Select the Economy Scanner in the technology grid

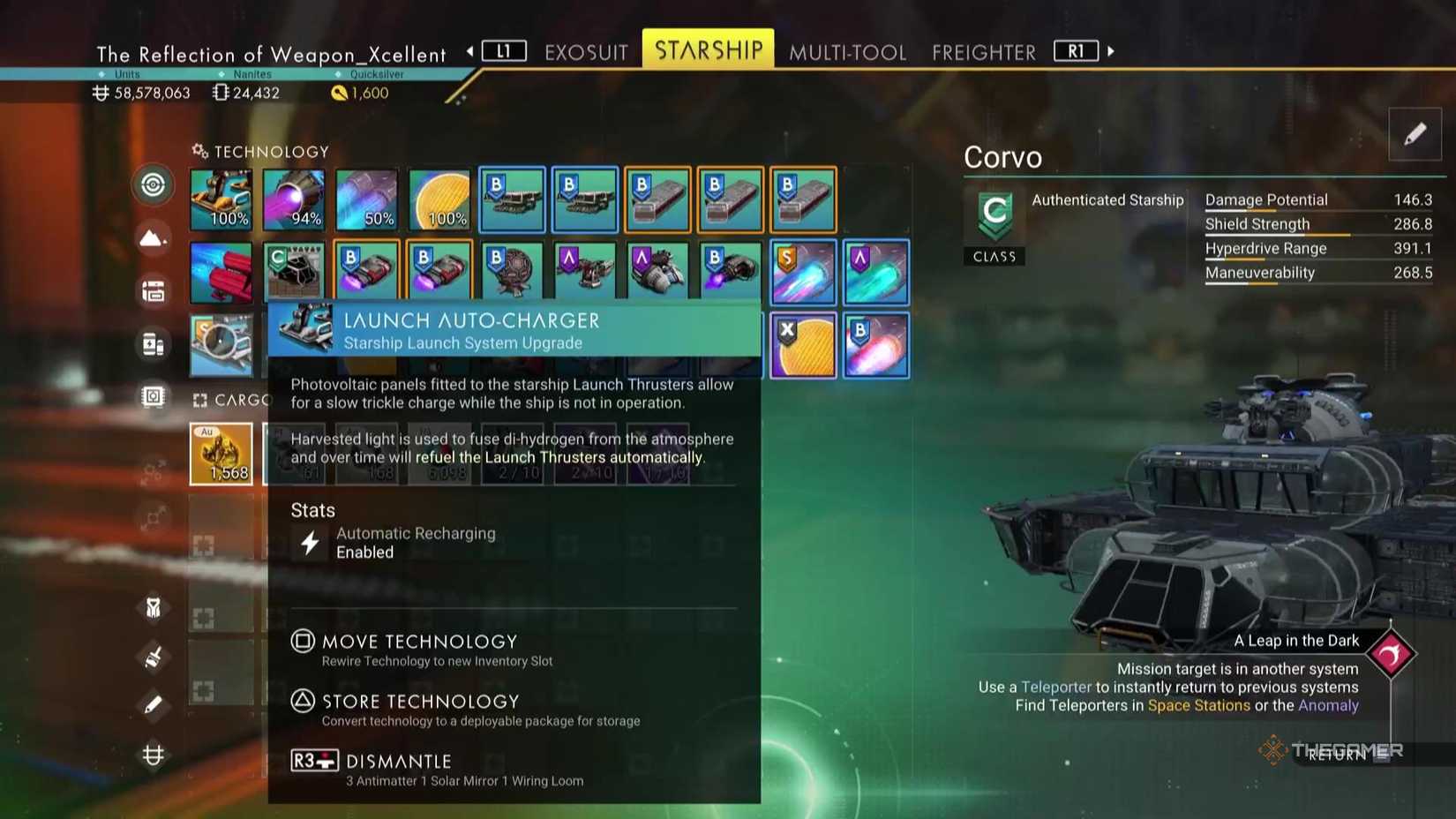[x=221, y=344]
